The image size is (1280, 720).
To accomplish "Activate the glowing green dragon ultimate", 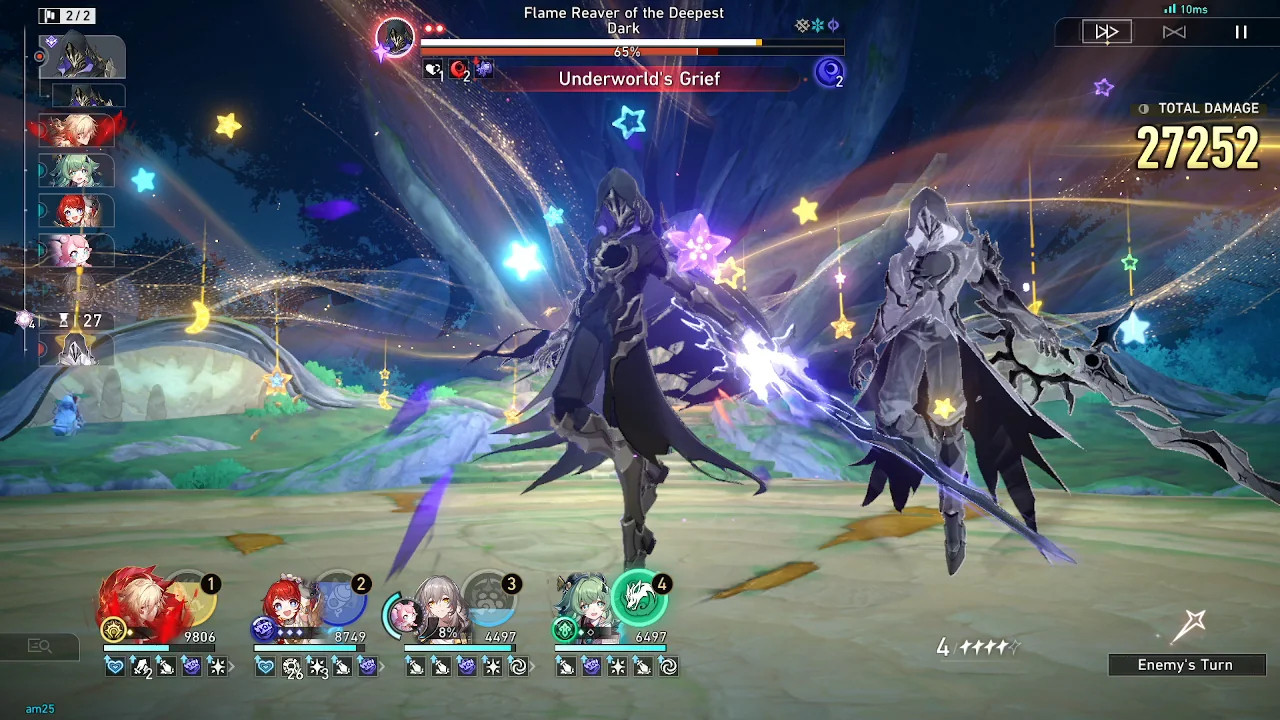I will [638, 599].
